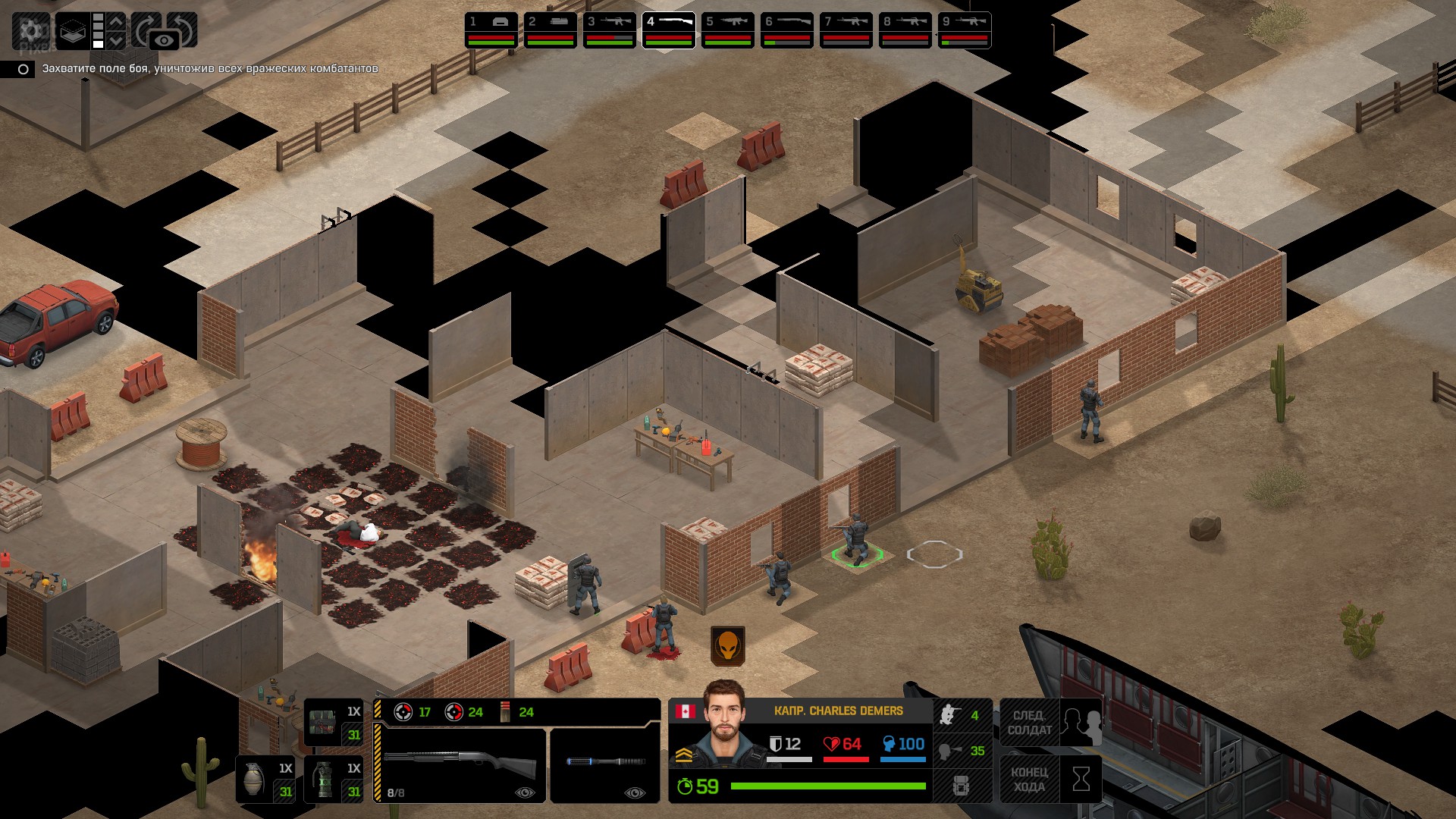The height and width of the screenshot is (819, 1456).
Task: Move camera view down one level
Action: [x=116, y=40]
